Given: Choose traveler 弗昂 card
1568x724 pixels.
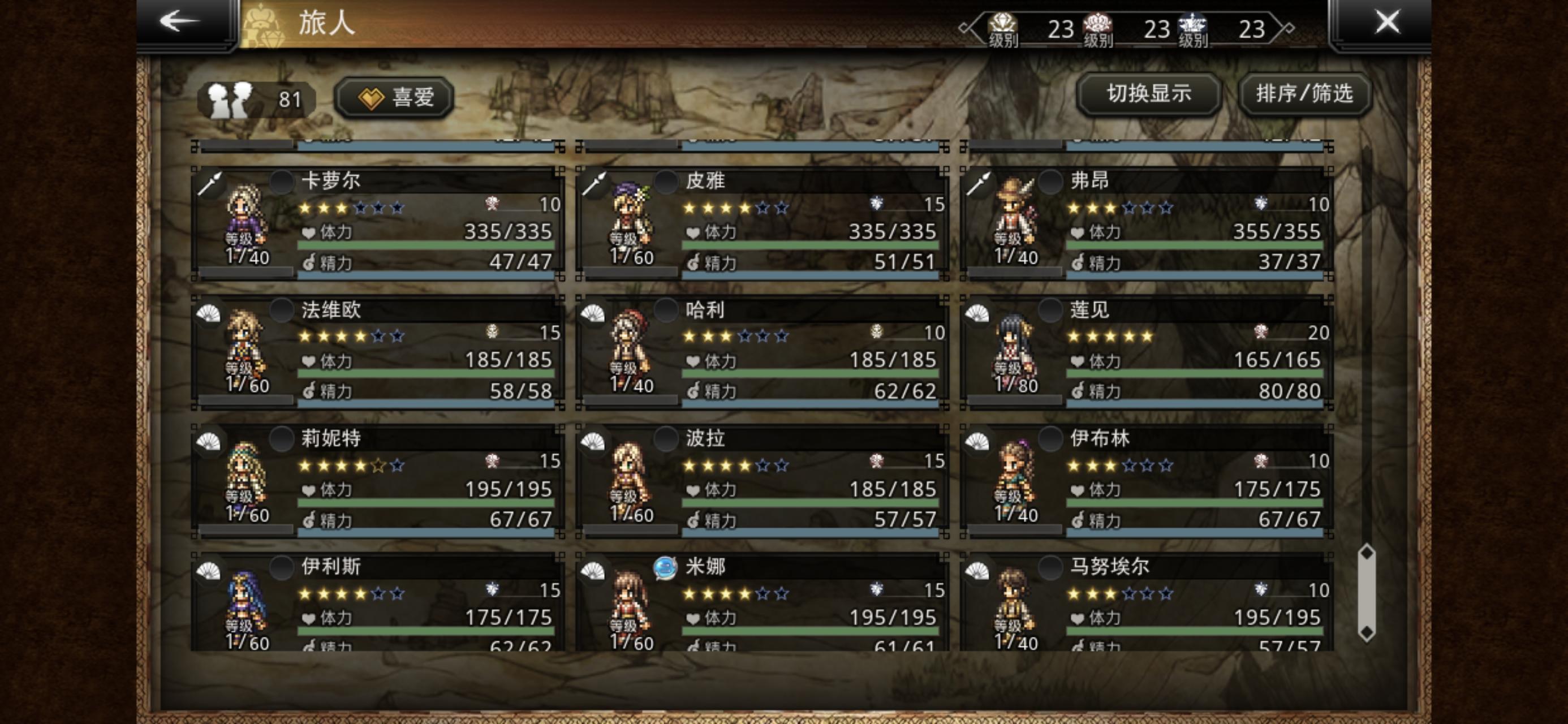Looking at the screenshot, I should [x=1147, y=223].
